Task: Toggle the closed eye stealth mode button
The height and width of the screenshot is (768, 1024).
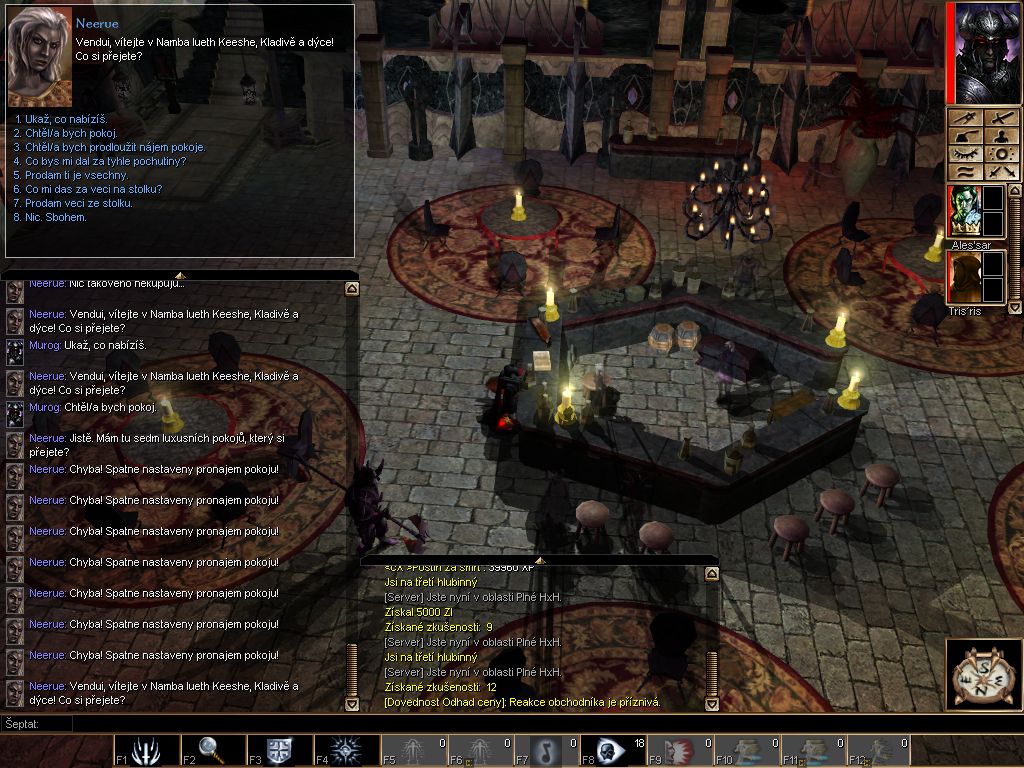Action: tap(965, 154)
